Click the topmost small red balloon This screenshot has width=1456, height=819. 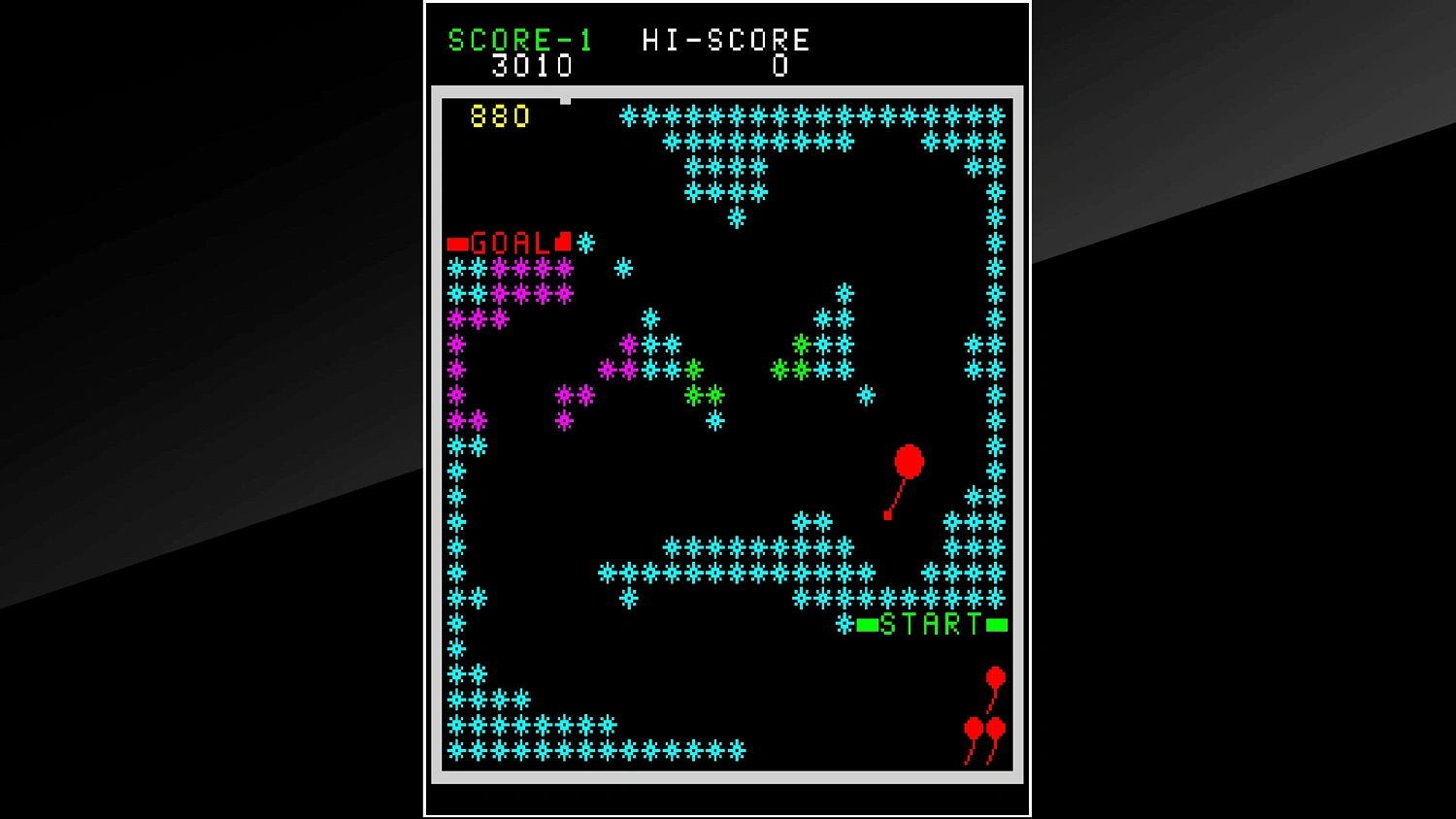tap(995, 676)
